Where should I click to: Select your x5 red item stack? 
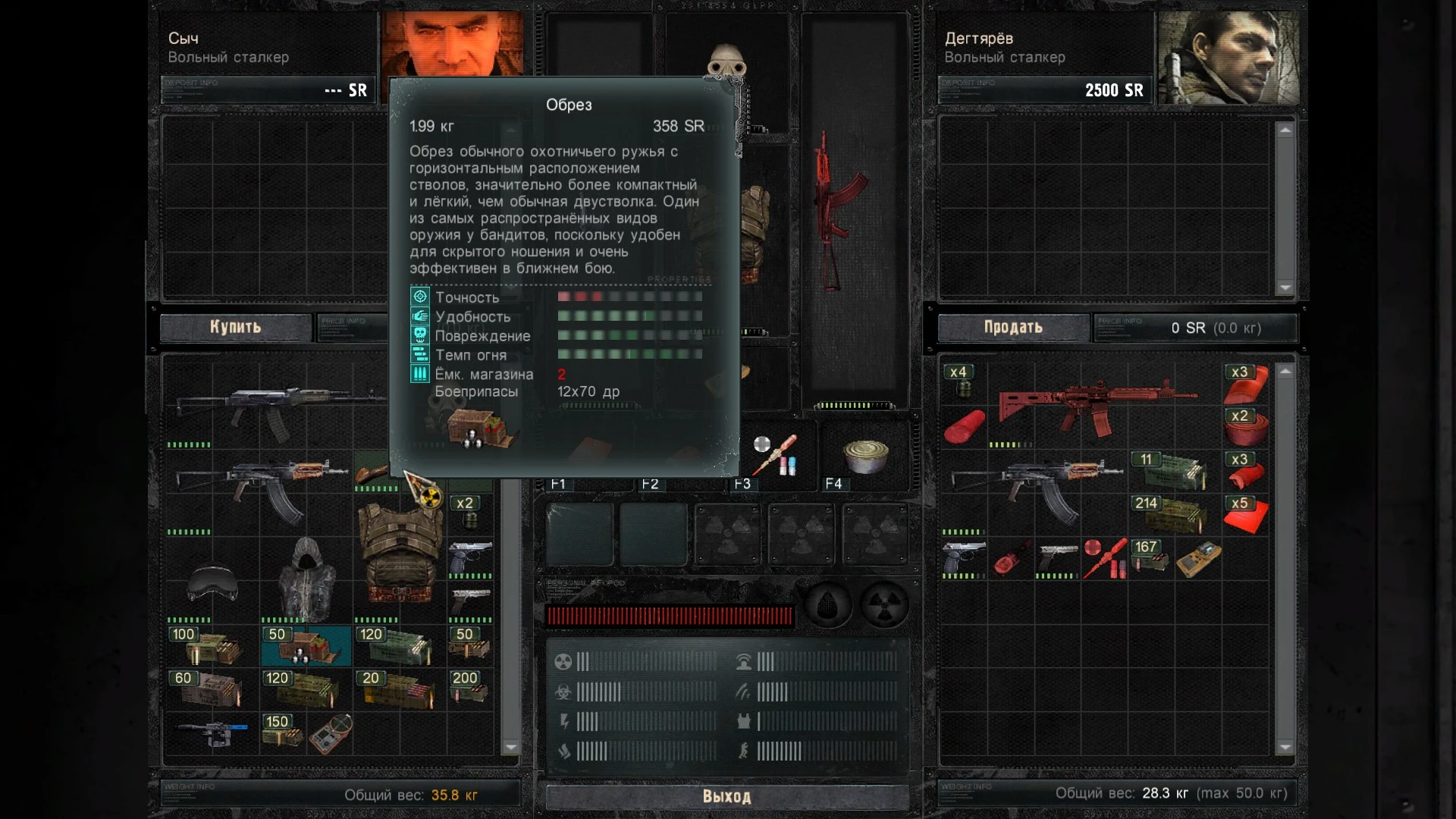pyautogui.click(x=1244, y=515)
